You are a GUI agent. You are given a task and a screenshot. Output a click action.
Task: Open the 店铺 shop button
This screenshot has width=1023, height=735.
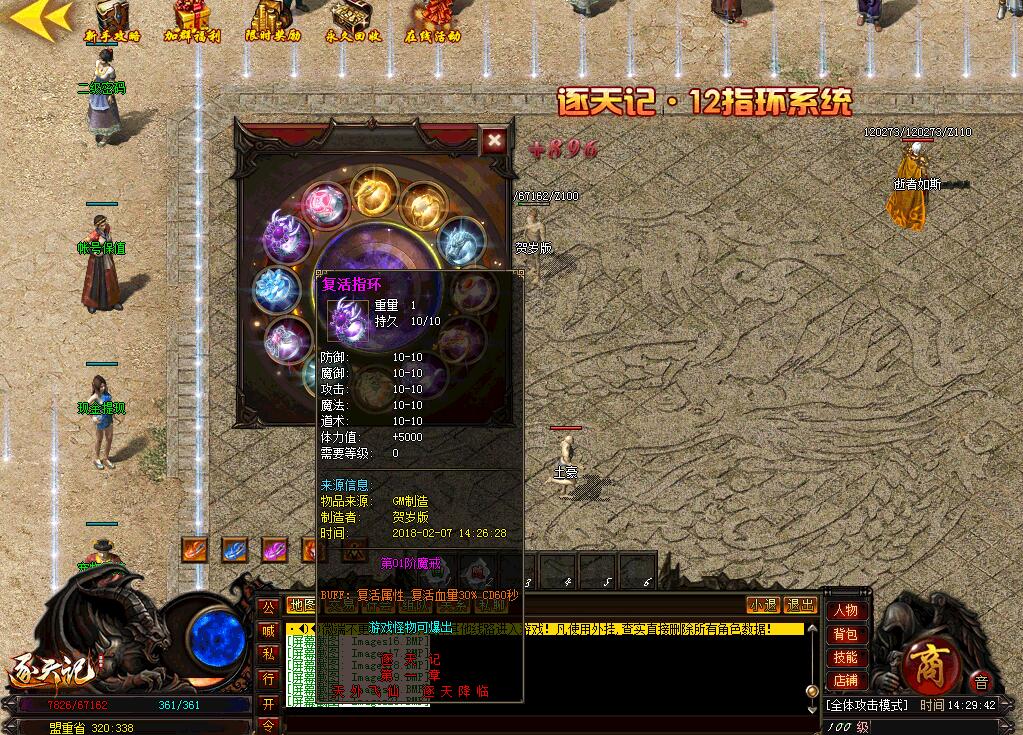click(845, 681)
